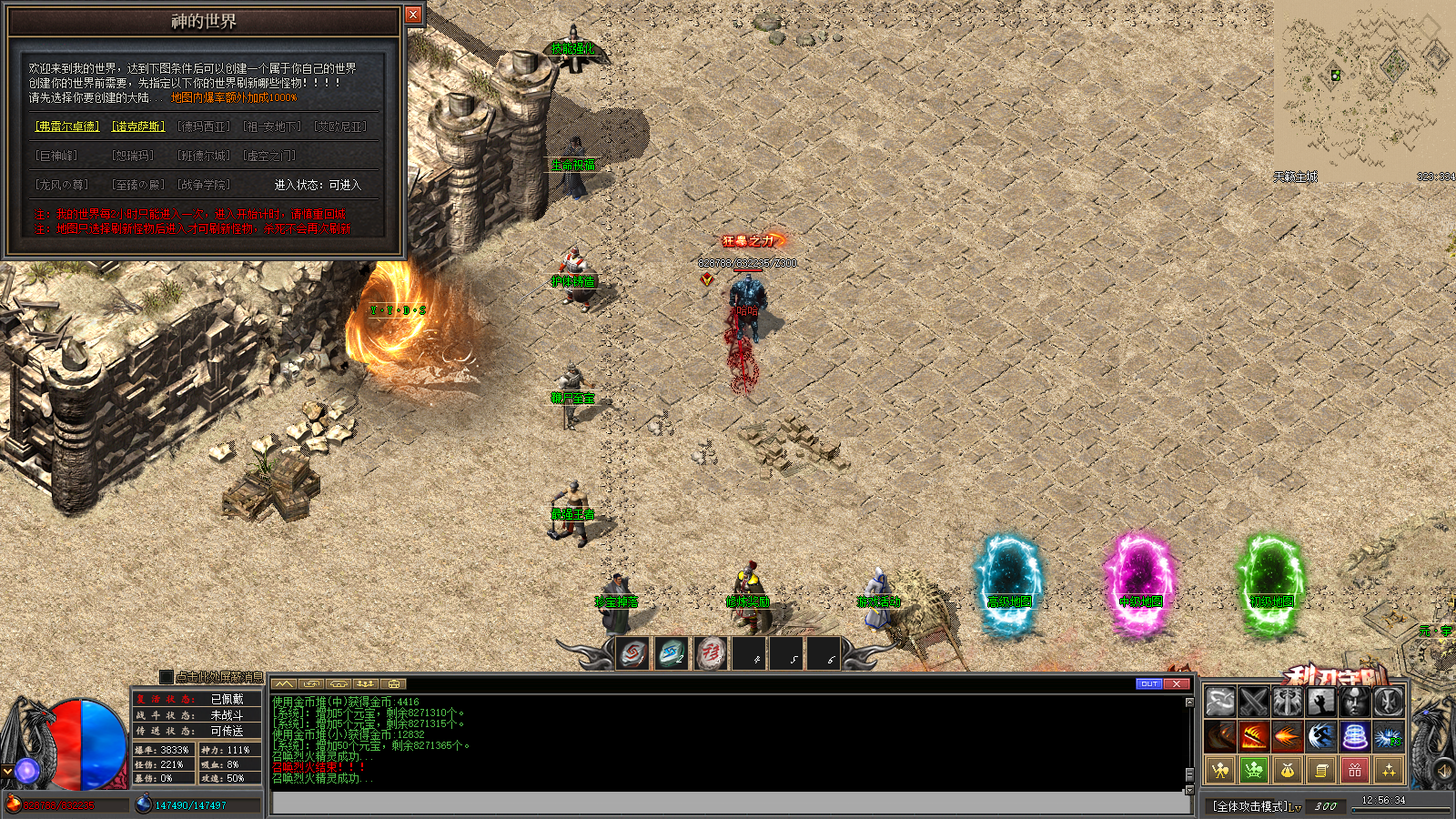Pick the 巨神峰 continent entry
This screenshot has height=819, width=1456.
[56, 156]
